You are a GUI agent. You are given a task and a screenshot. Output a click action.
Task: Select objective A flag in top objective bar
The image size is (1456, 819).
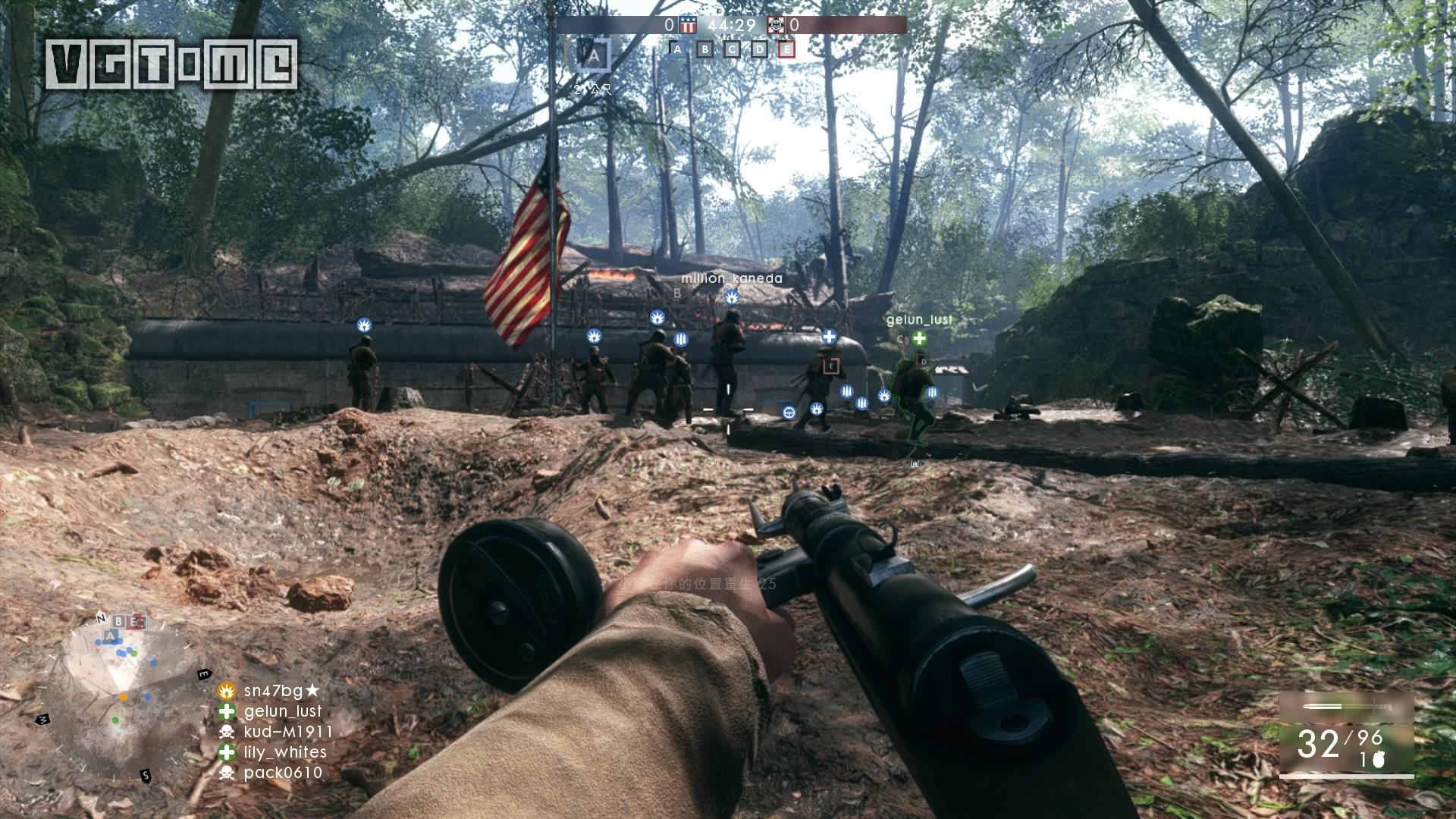(678, 49)
